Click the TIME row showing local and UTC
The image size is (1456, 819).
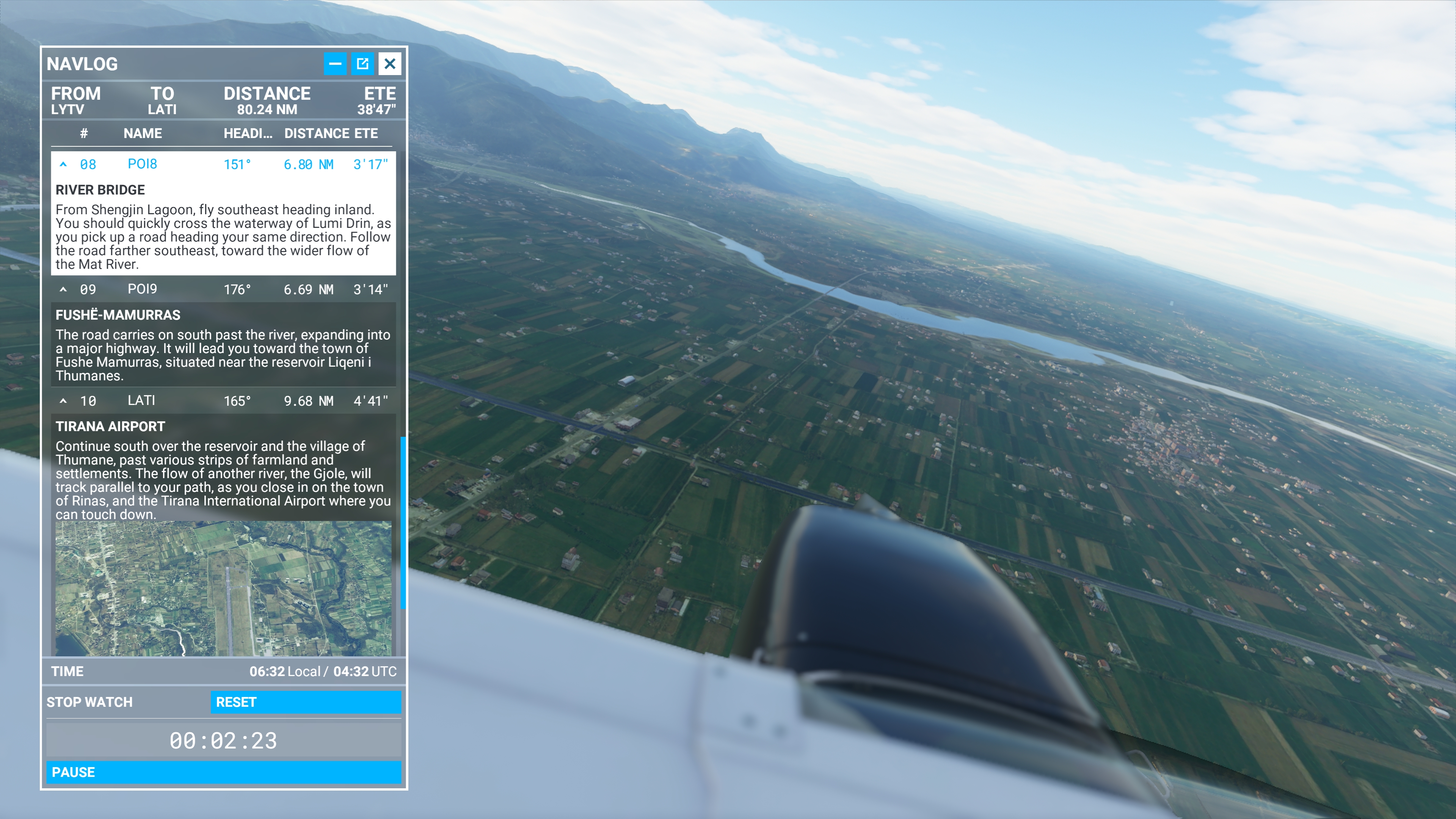click(223, 672)
